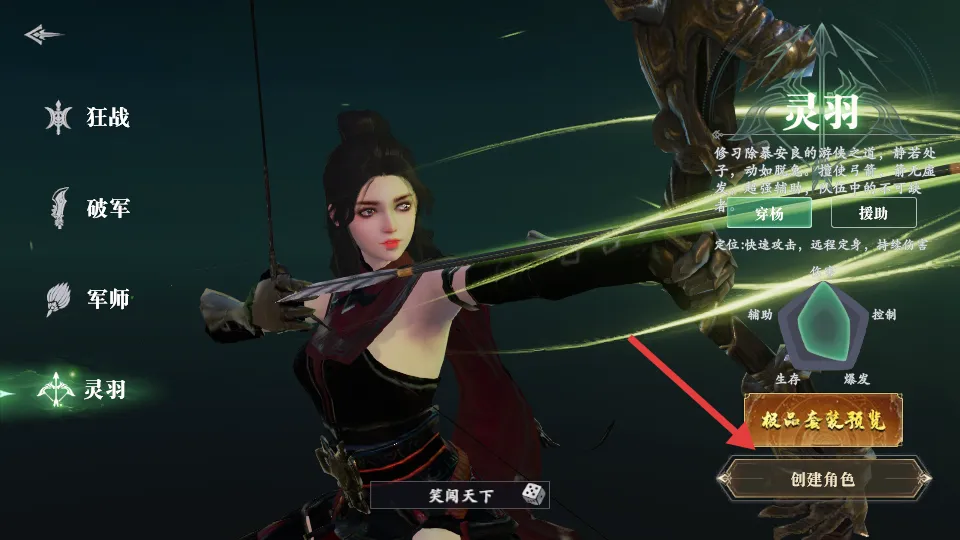Screen dimensions: 960x540
Task: Select the 狂战 class
Action: click(88, 118)
